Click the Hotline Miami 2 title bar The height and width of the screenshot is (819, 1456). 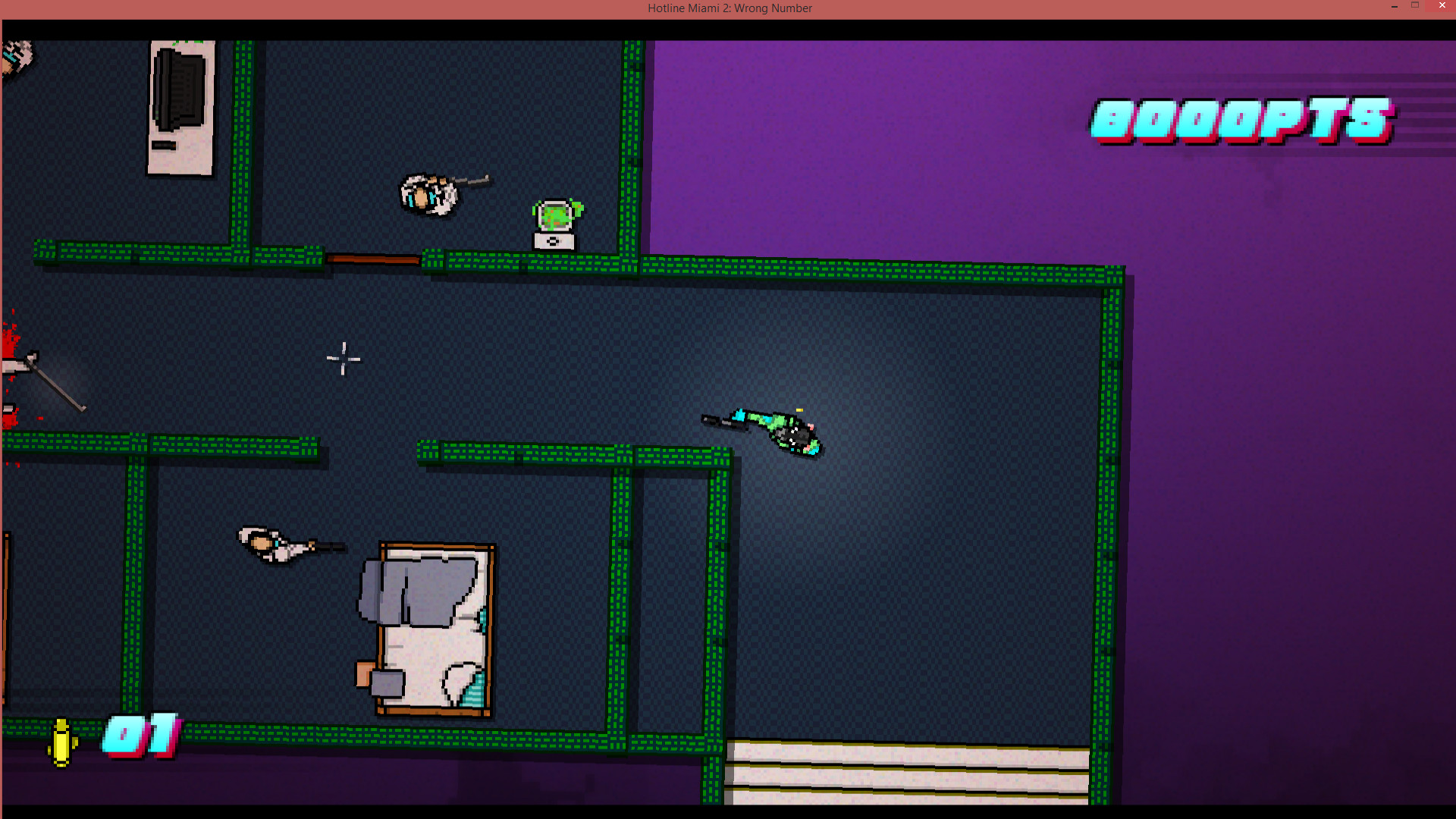[729, 8]
